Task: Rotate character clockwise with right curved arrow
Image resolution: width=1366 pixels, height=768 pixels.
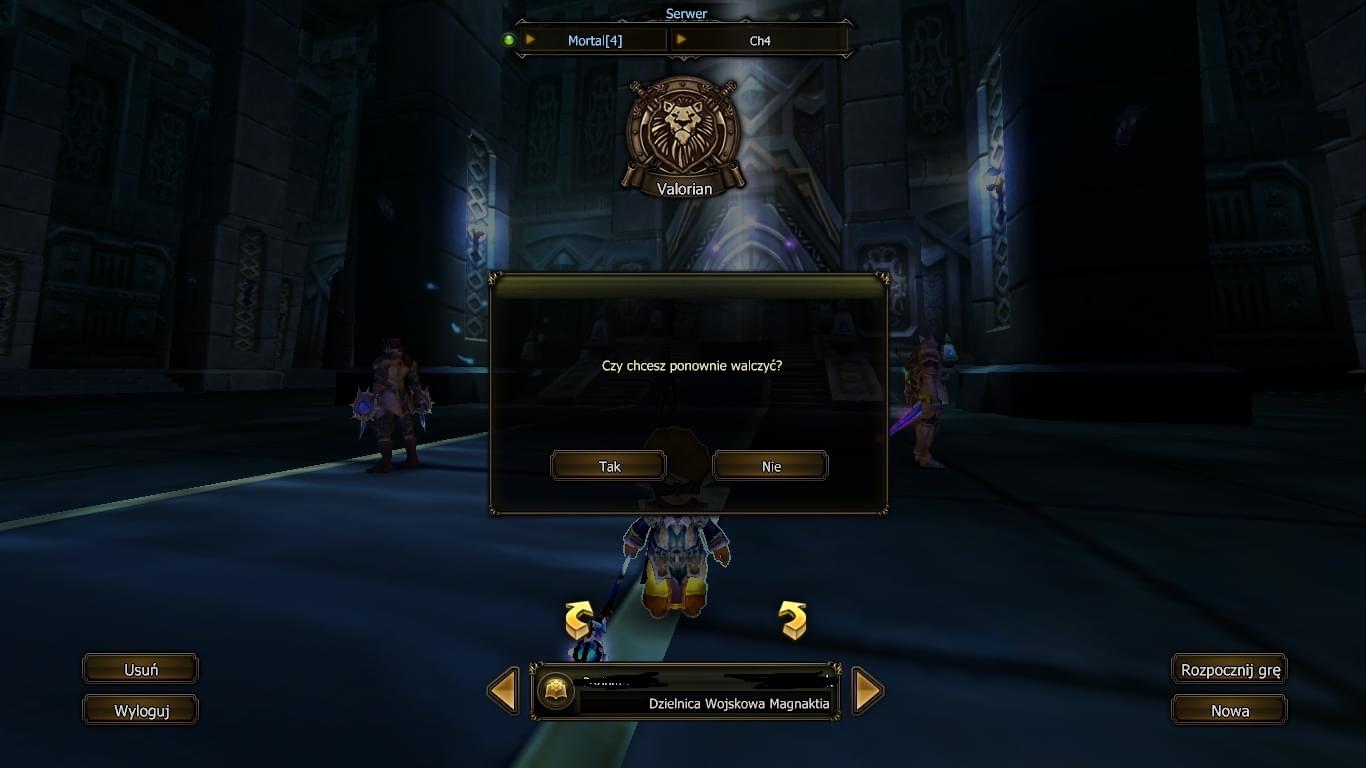Action: pos(793,620)
